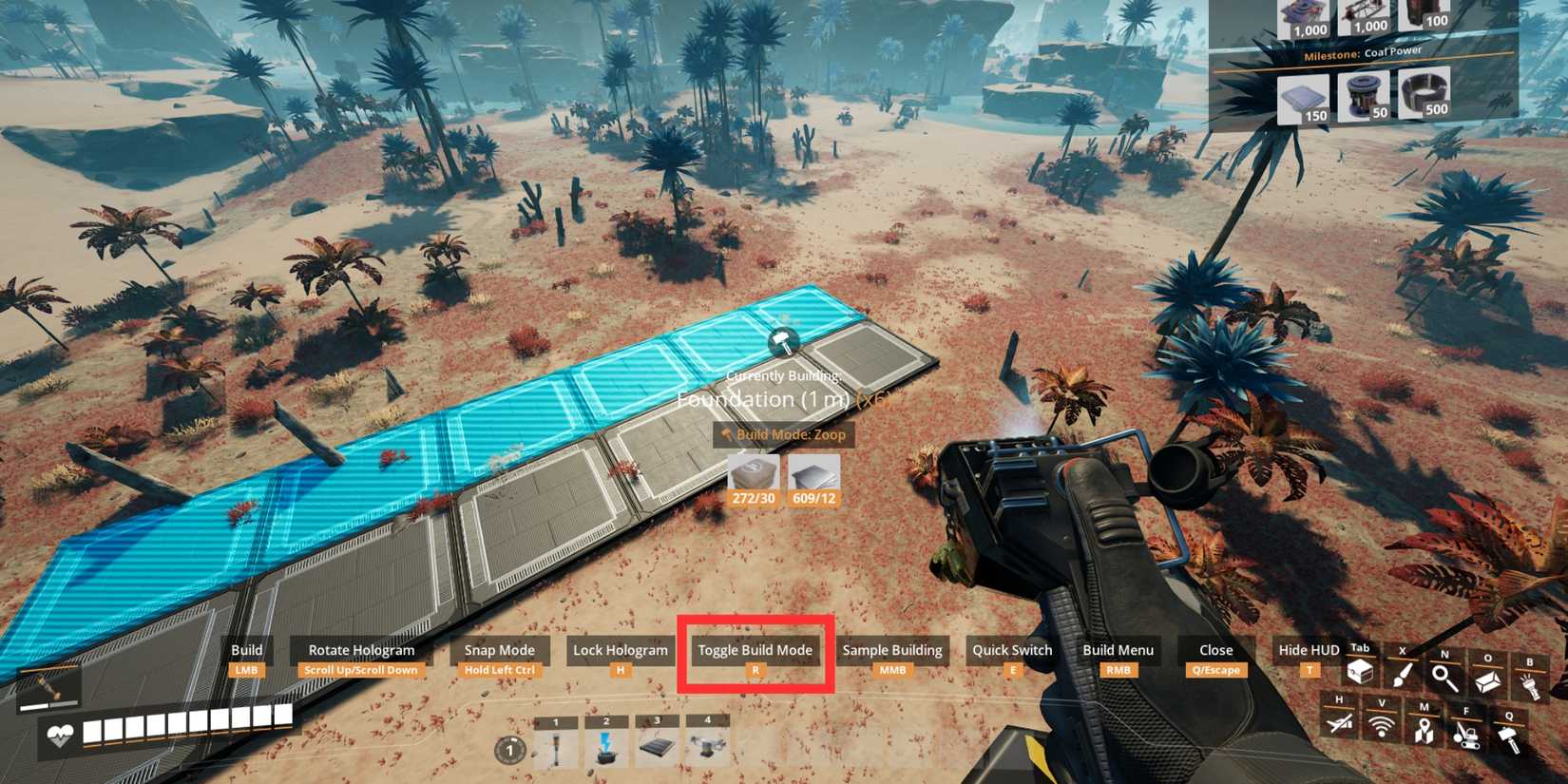Expand the Milestone: Coal Power banner
The height and width of the screenshot is (784, 1568).
(x=1364, y=50)
